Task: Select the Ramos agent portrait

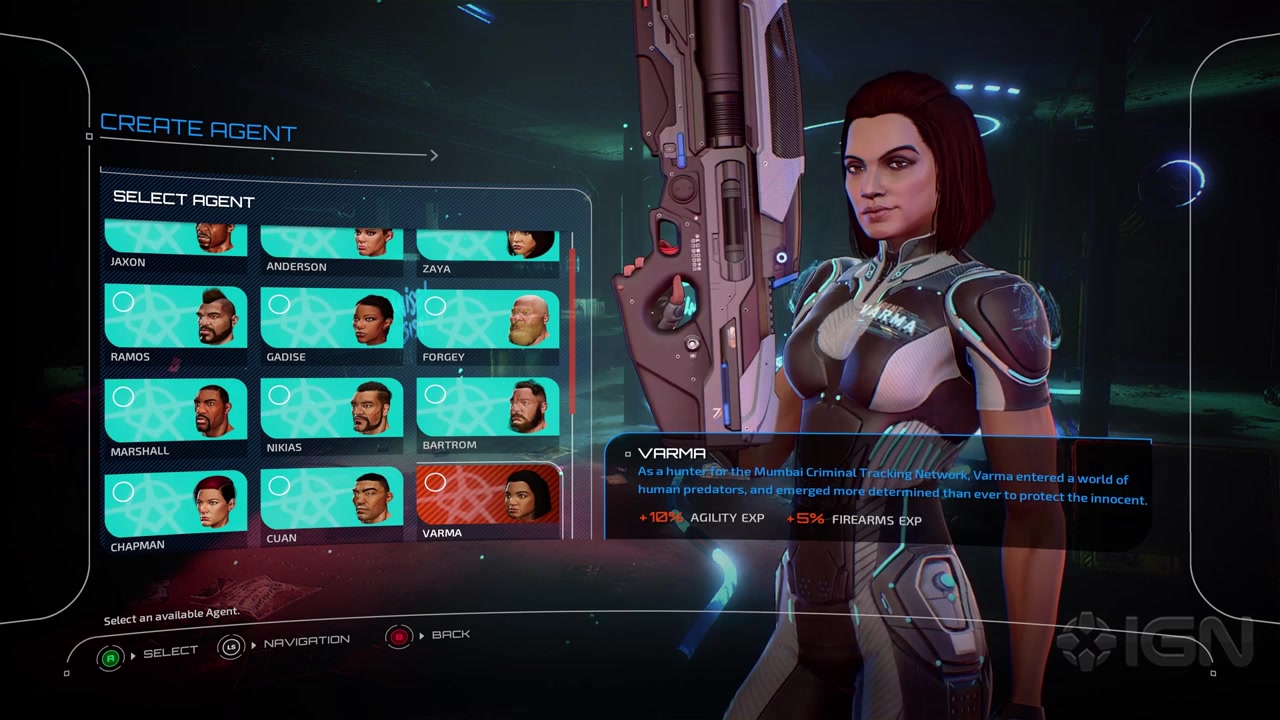Action: pyautogui.click(x=176, y=318)
